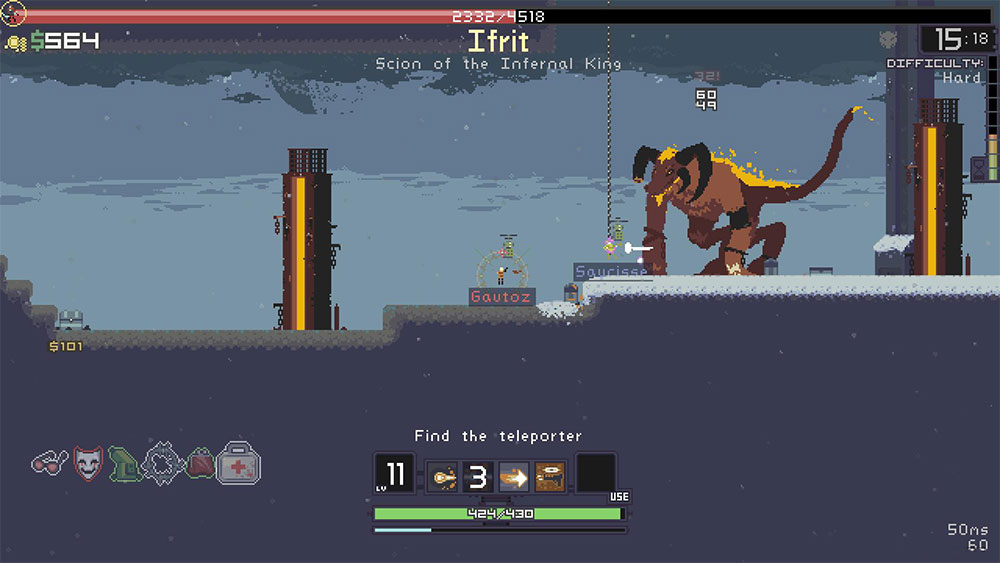Screen dimensions: 1000x563
Task: Click the empty USE item slot
Action: pos(596,475)
